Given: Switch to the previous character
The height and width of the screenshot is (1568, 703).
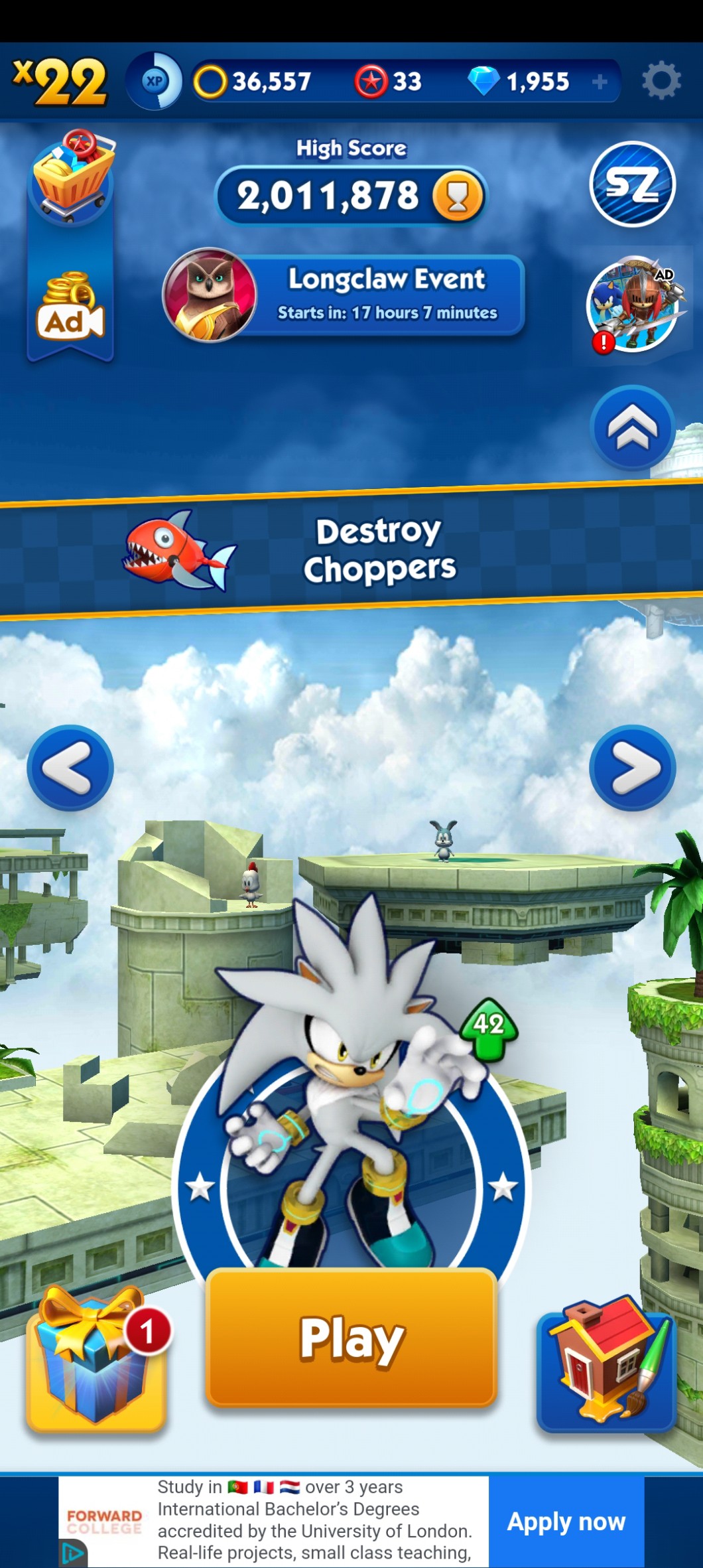Looking at the screenshot, I should coord(70,768).
